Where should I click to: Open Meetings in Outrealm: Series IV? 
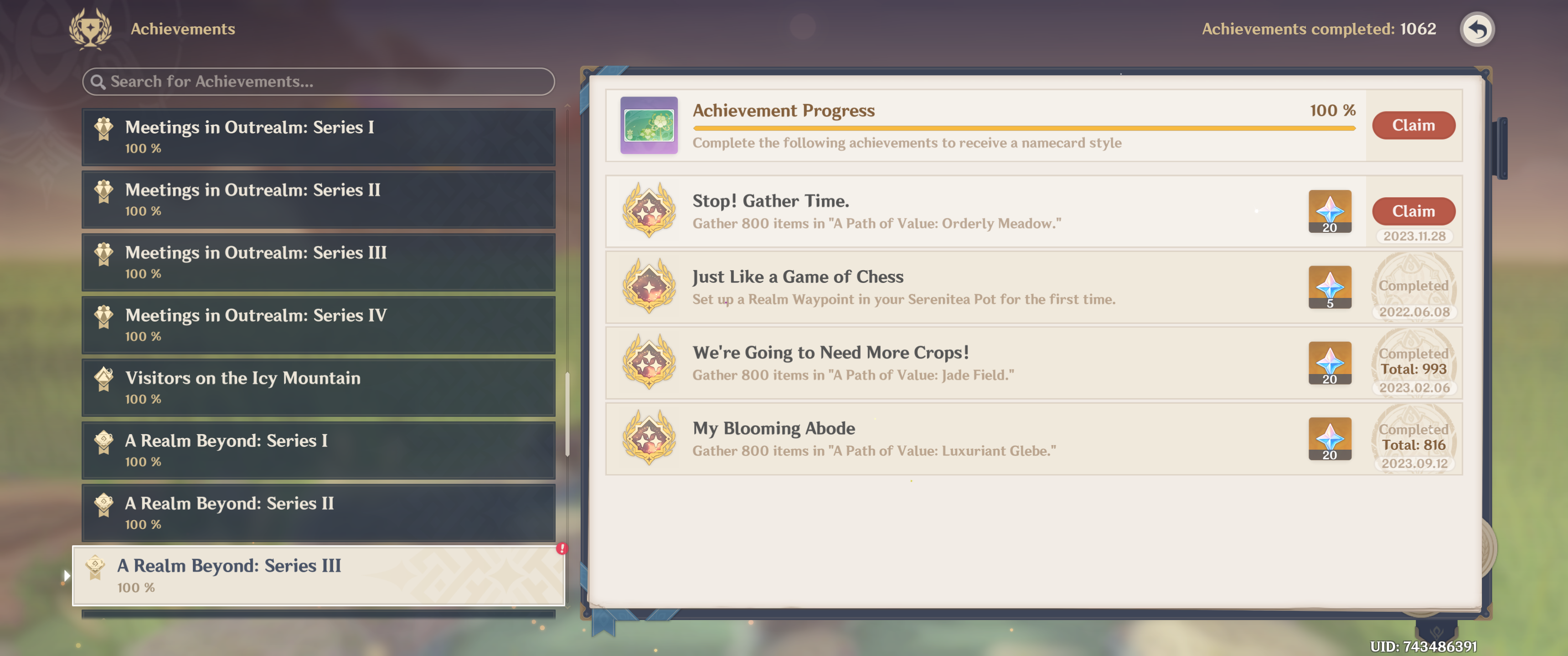pos(318,324)
